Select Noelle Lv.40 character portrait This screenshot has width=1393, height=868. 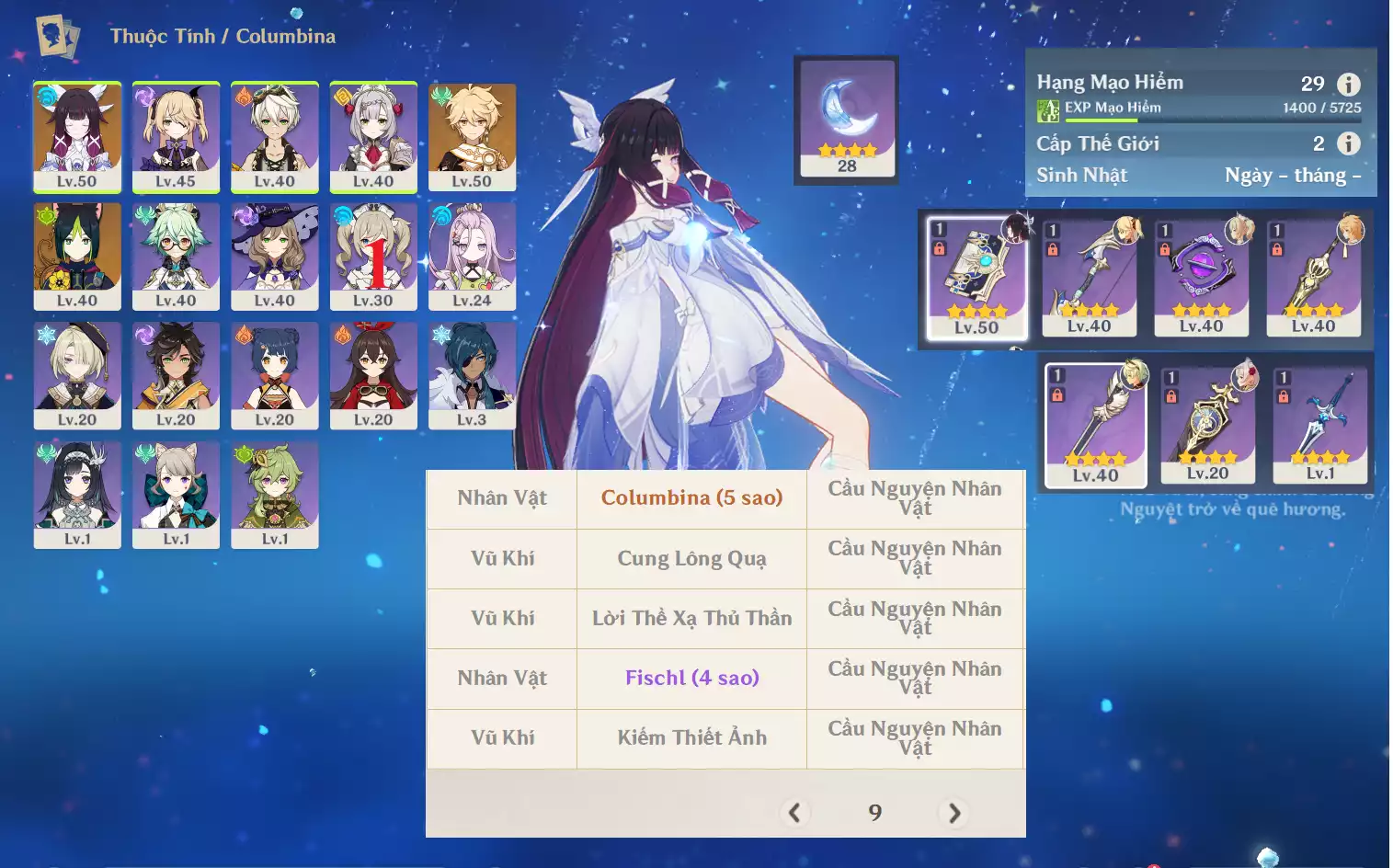[373, 136]
